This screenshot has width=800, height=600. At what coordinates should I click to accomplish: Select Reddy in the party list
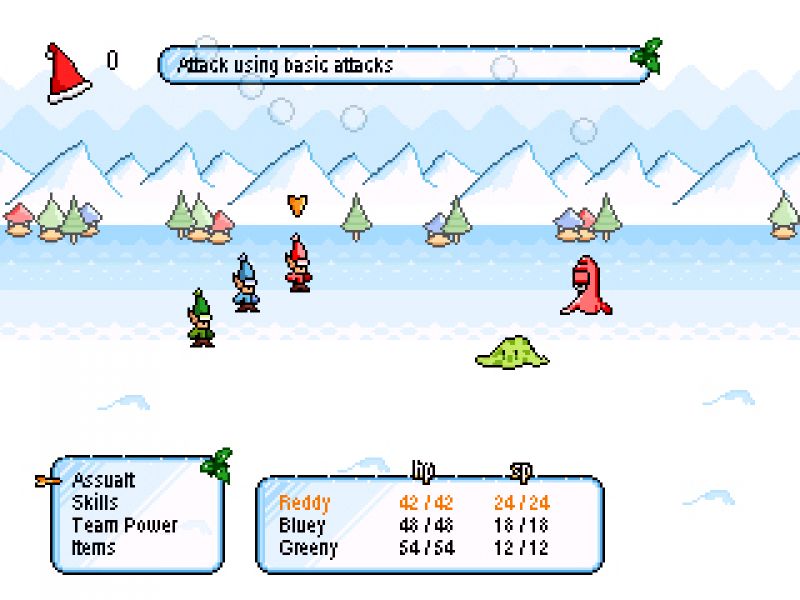pos(304,503)
